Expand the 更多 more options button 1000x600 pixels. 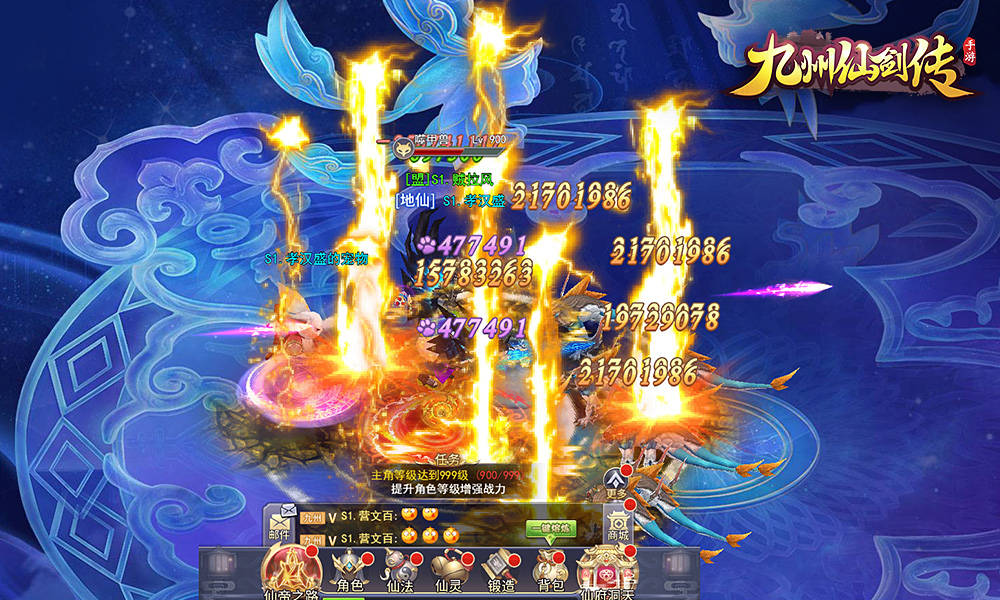point(617,481)
